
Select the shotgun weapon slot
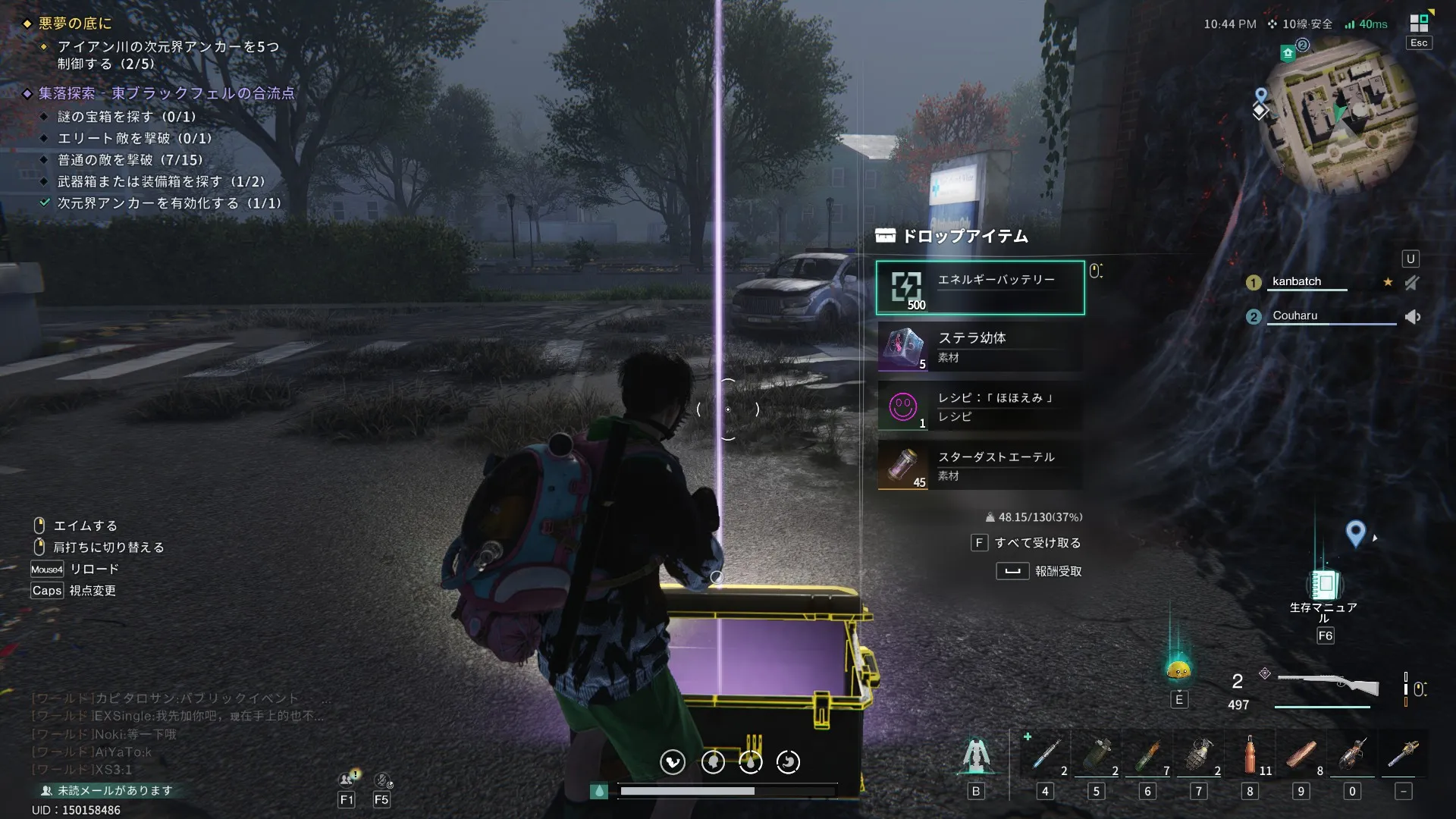1327,686
